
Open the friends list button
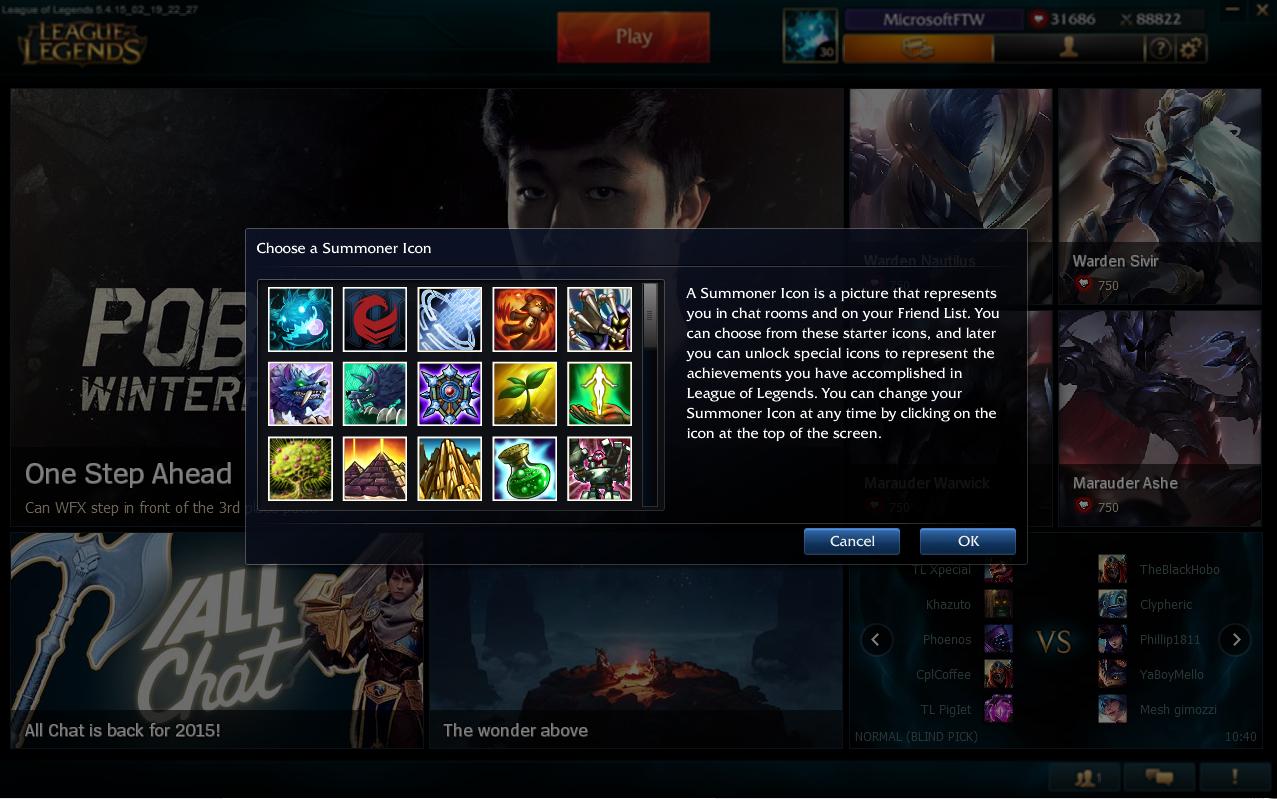click(x=1085, y=777)
